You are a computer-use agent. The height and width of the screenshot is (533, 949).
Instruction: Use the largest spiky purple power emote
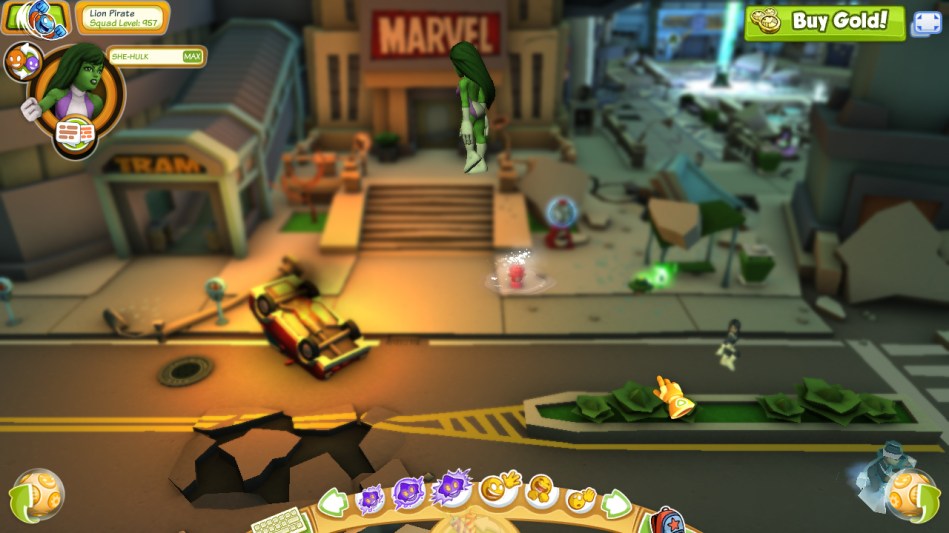pos(450,489)
